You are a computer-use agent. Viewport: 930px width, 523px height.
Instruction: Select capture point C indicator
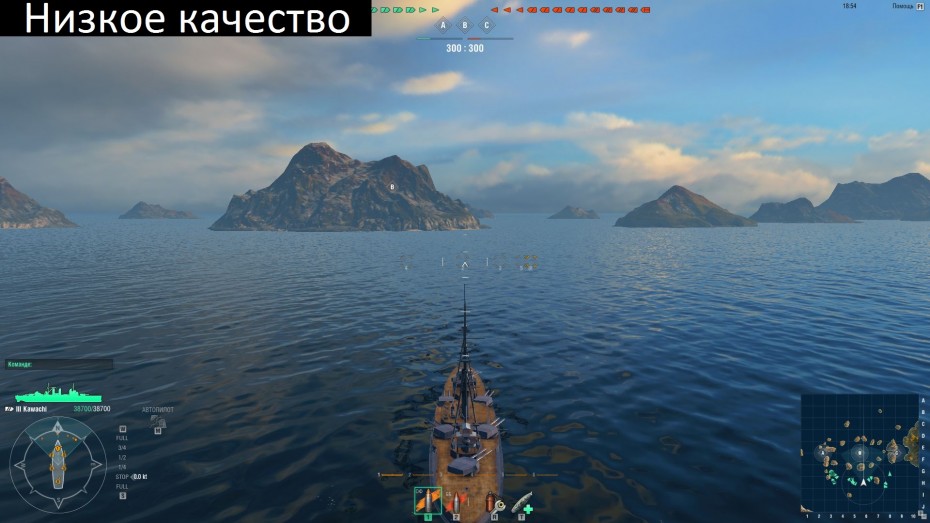[x=487, y=25]
